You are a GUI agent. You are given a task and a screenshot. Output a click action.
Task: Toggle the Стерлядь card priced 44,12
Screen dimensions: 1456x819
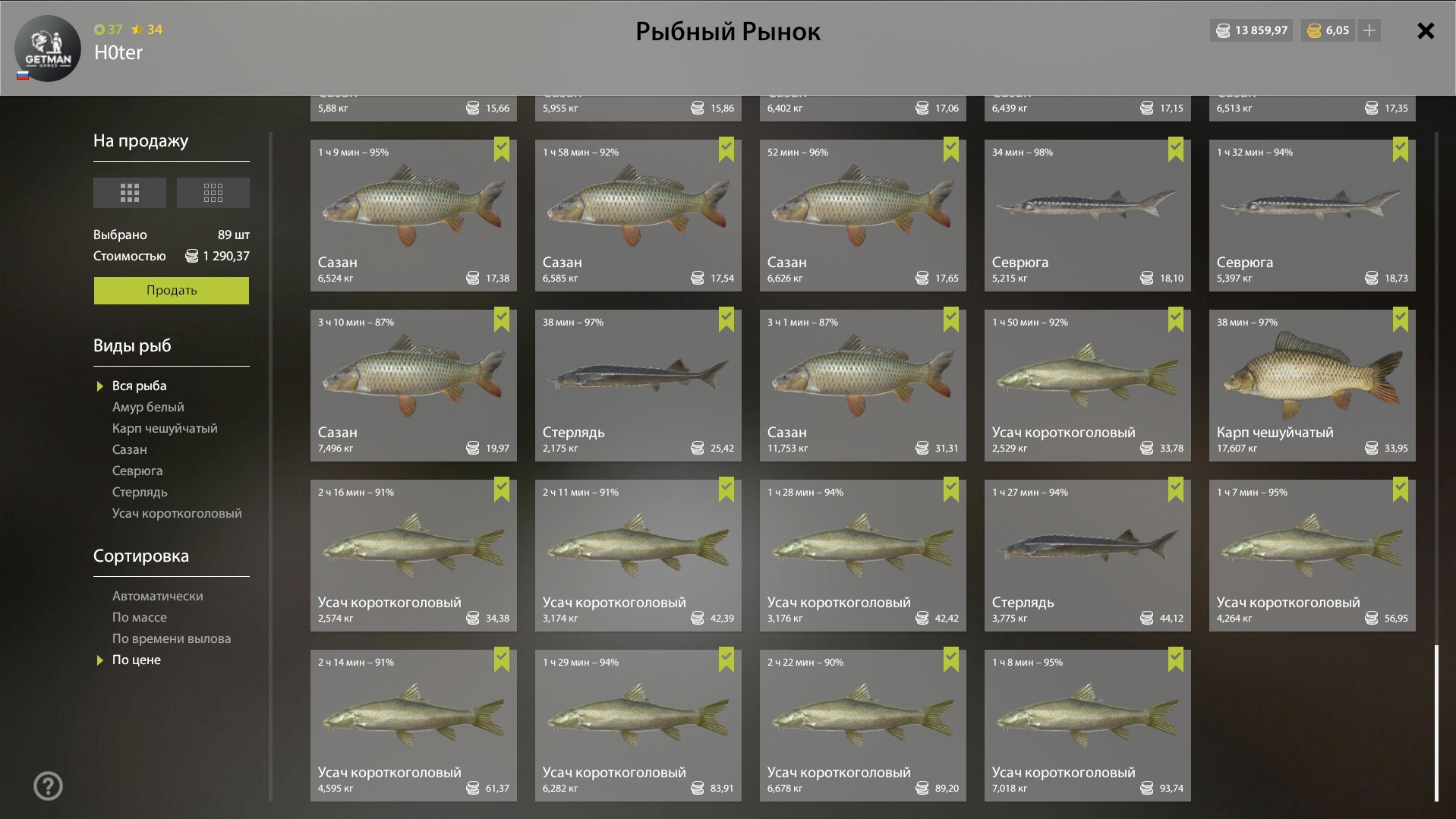tap(1087, 555)
